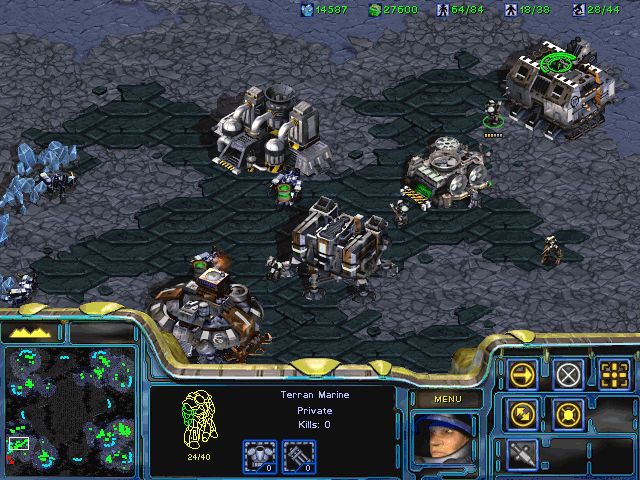
Task: Click the Marine portrait
Action: [444, 440]
